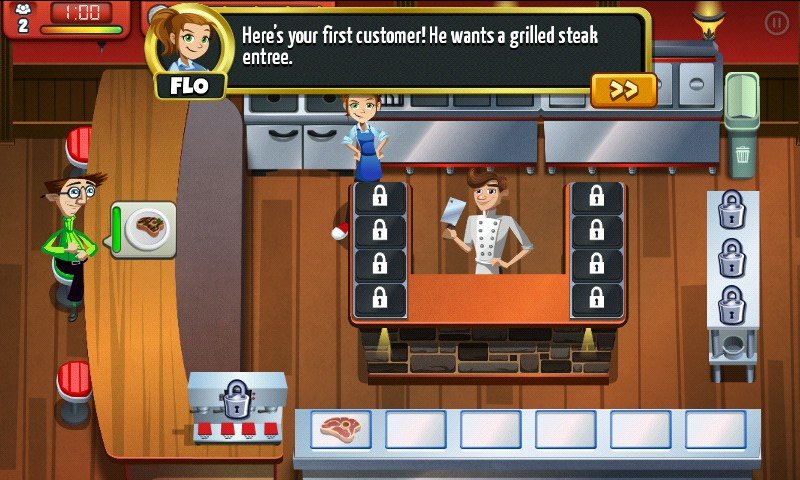Open the green trash bin
The width and height of the screenshot is (800, 480).
(741, 130)
